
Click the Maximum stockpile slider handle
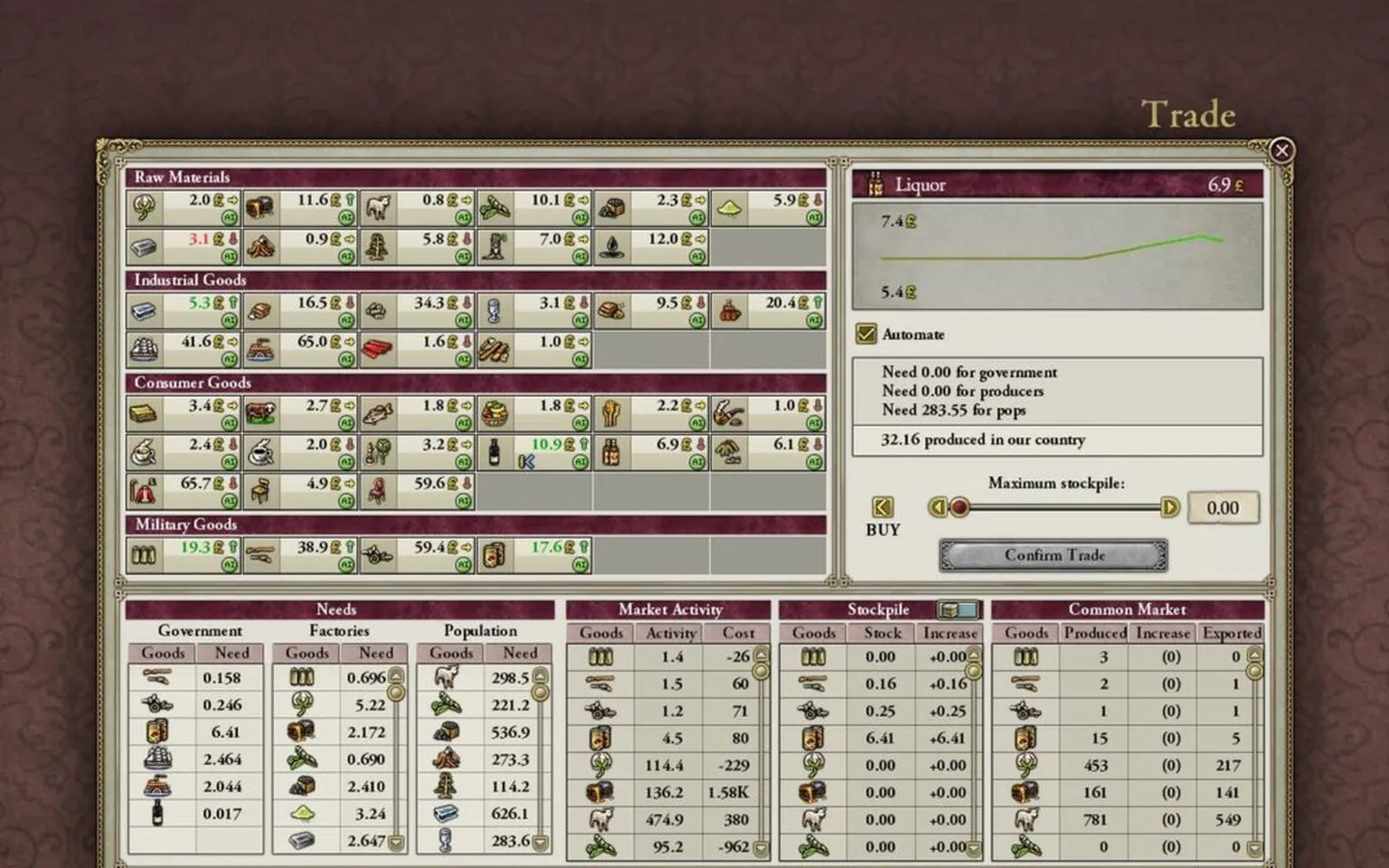pyautogui.click(x=960, y=508)
